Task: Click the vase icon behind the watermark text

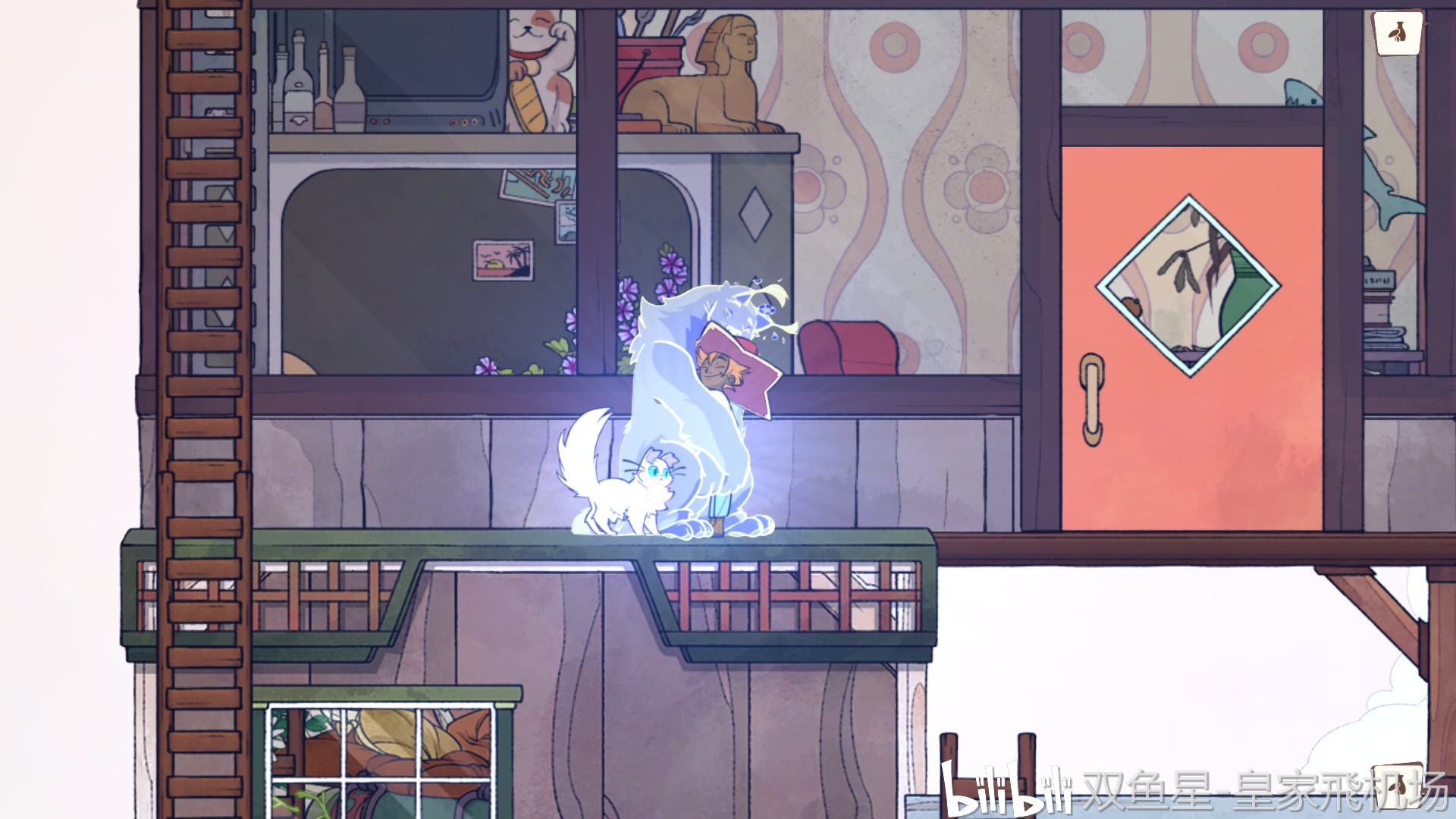Action: [x=1397, y=785]
